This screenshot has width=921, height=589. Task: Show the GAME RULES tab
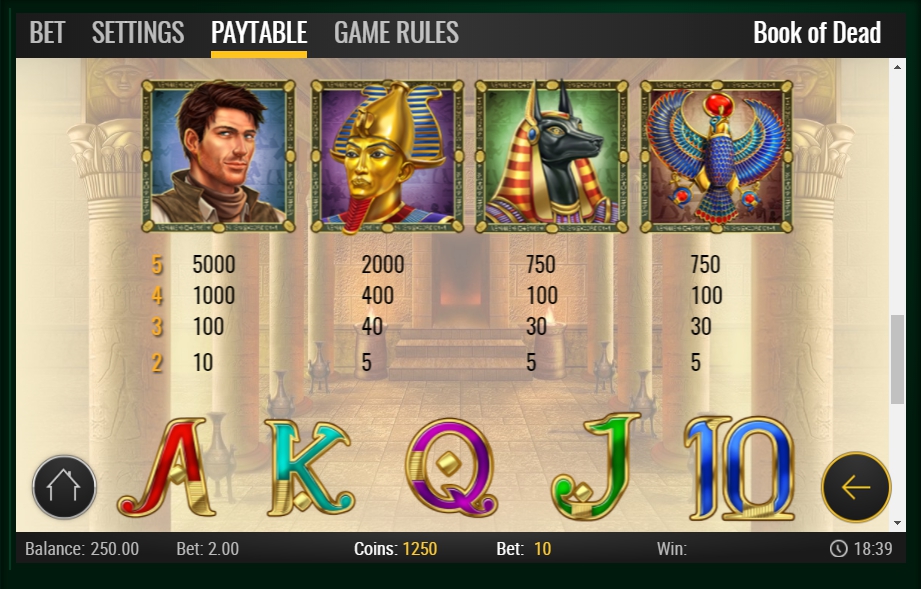tap(396, 33)
